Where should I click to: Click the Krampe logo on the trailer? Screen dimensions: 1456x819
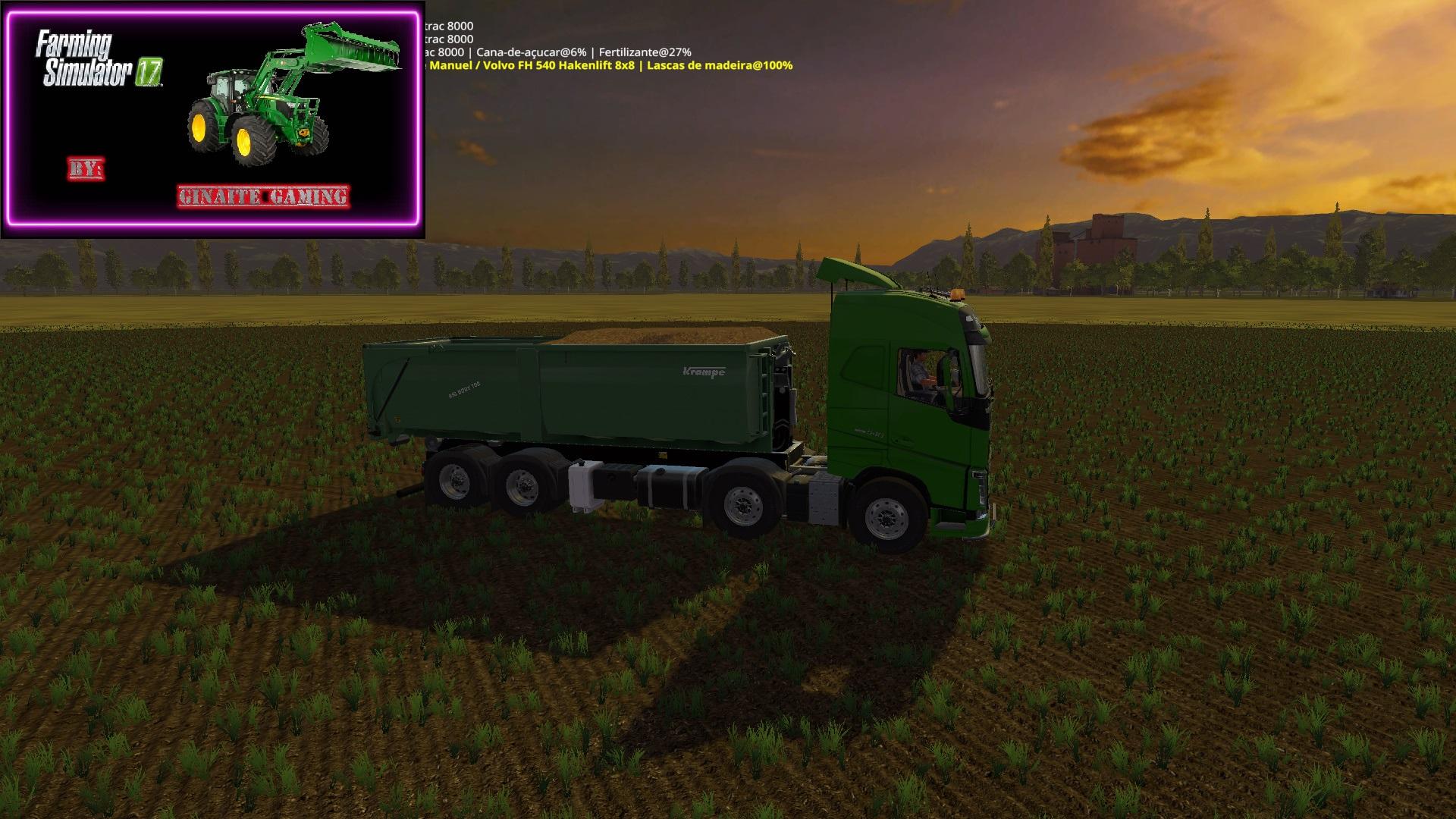pyautogui.click(x=705, y=372)
